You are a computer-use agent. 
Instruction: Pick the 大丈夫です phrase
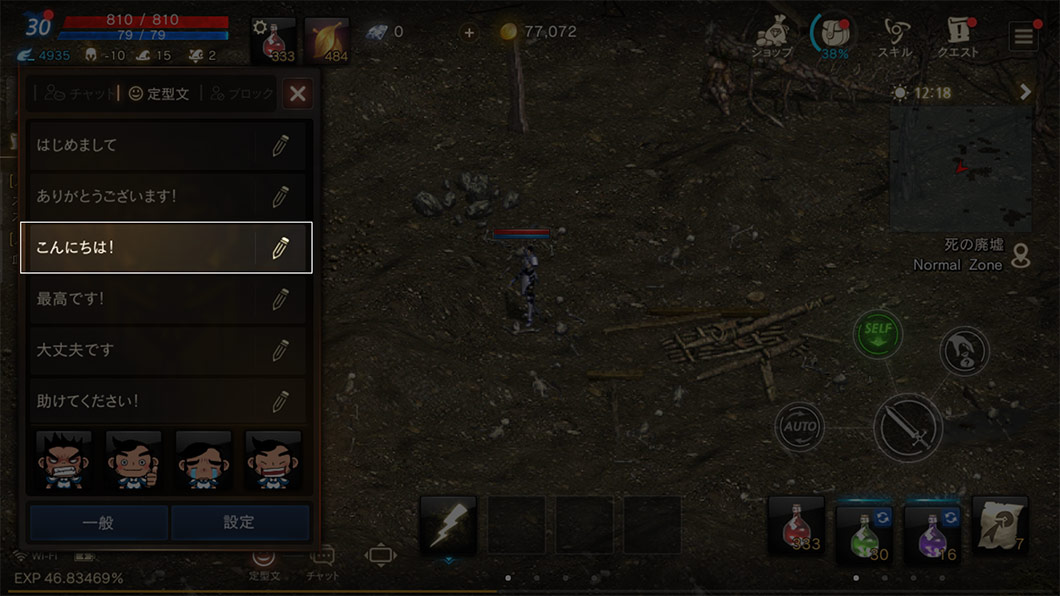140,350
